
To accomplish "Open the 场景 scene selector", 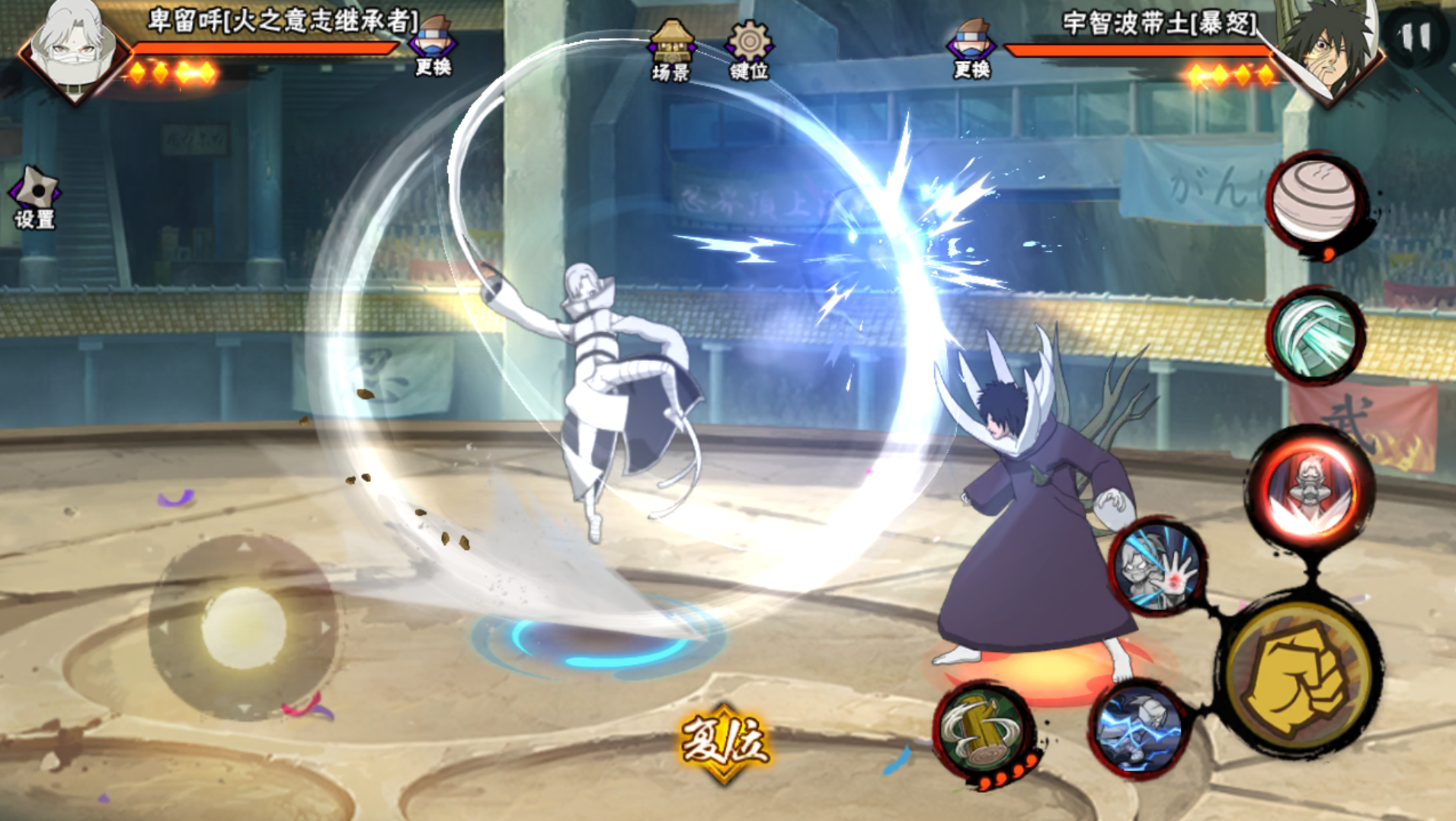I will tap(670, 50).
